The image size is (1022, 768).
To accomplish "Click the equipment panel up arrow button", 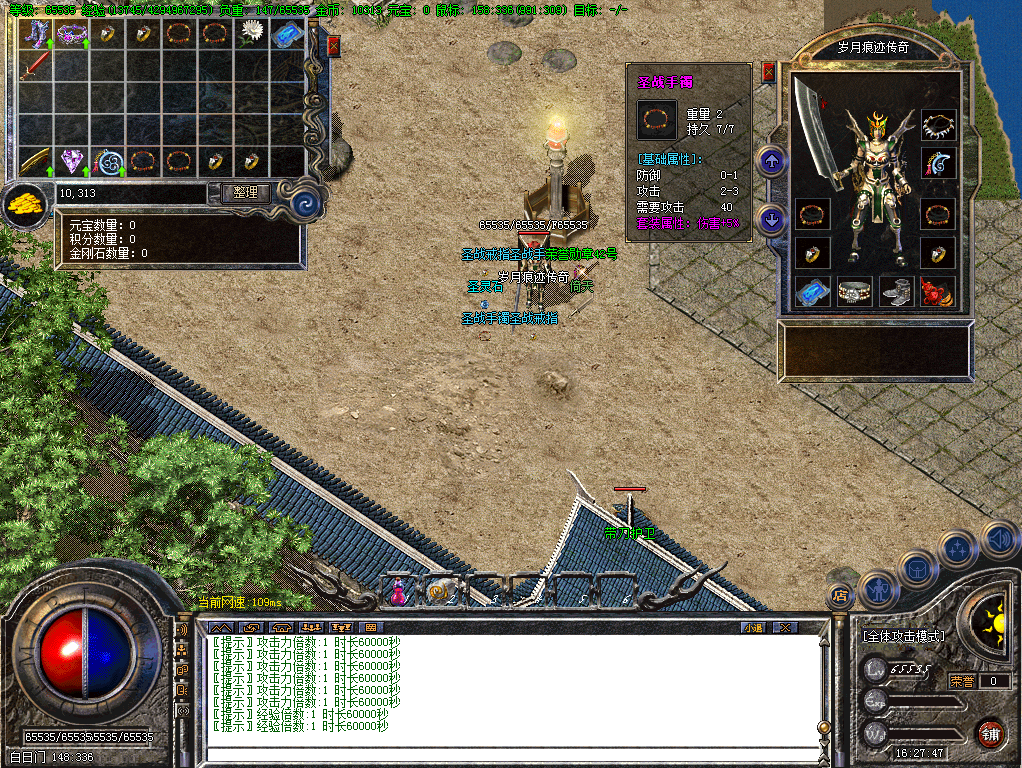I will pyautogui.click(x=770, y=161).
